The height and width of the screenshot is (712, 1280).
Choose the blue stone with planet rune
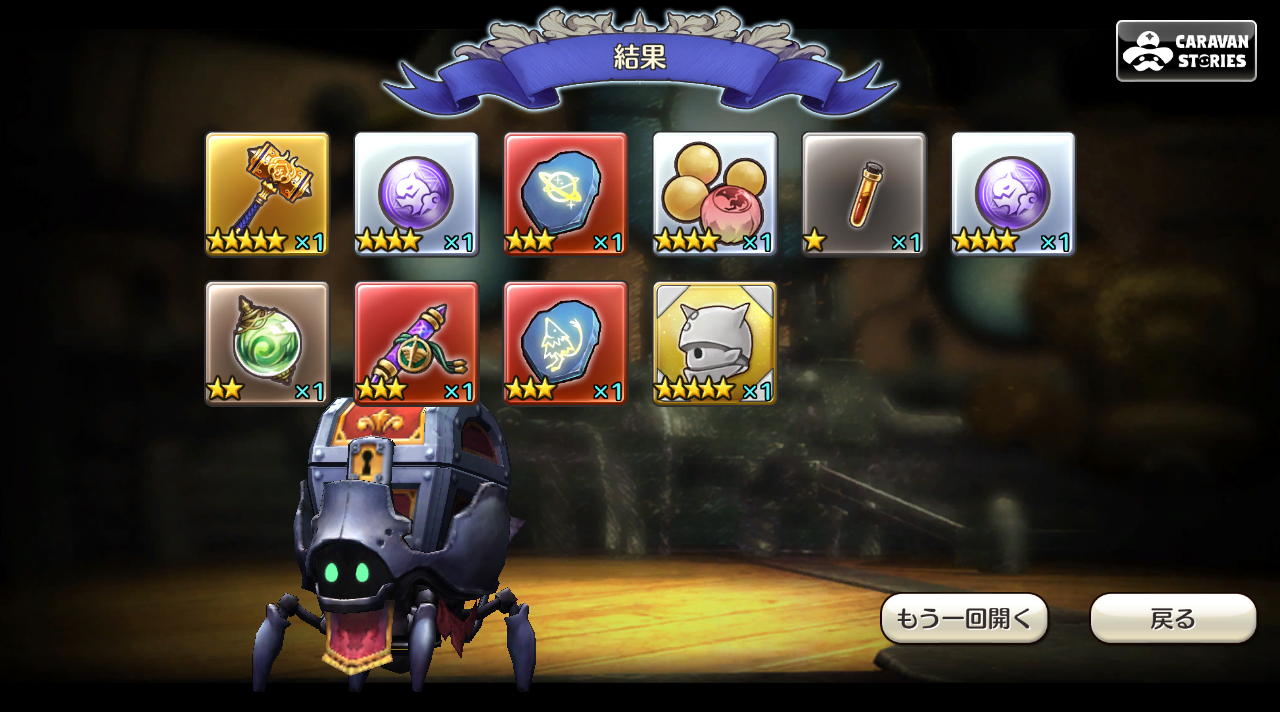tap(565, 193)
